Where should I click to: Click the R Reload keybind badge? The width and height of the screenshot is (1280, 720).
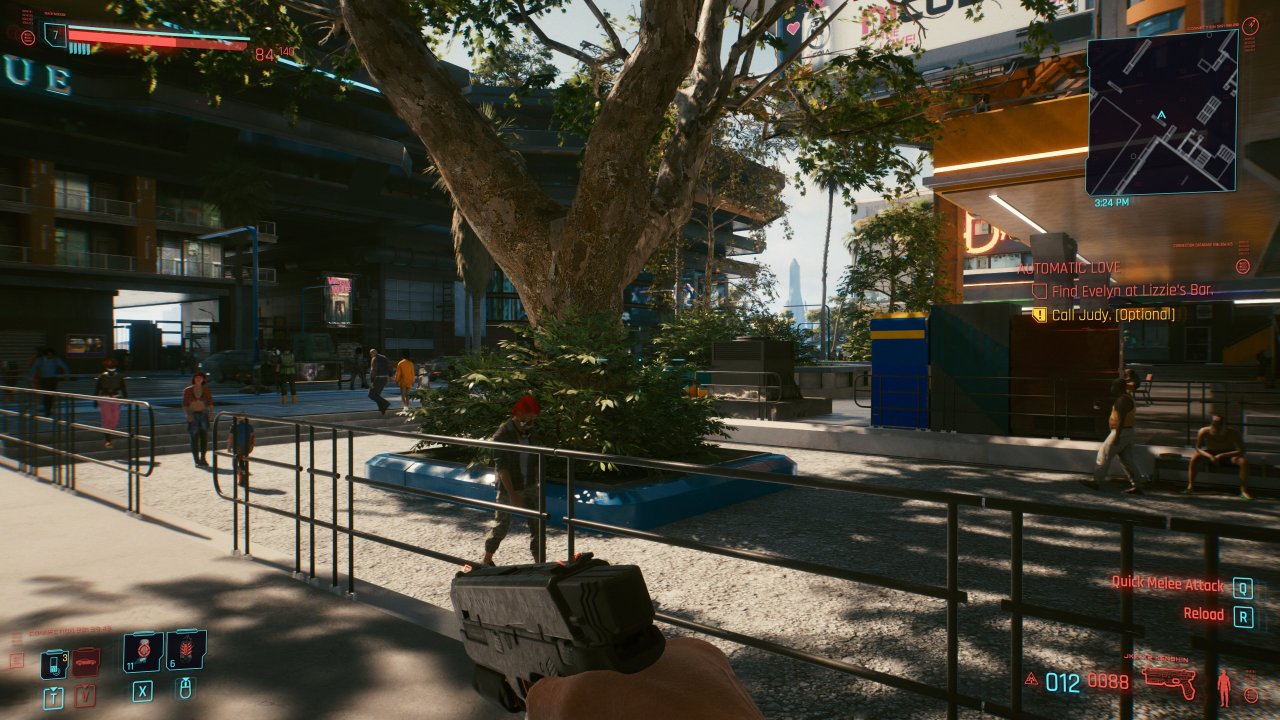[x=1243, y=614]
